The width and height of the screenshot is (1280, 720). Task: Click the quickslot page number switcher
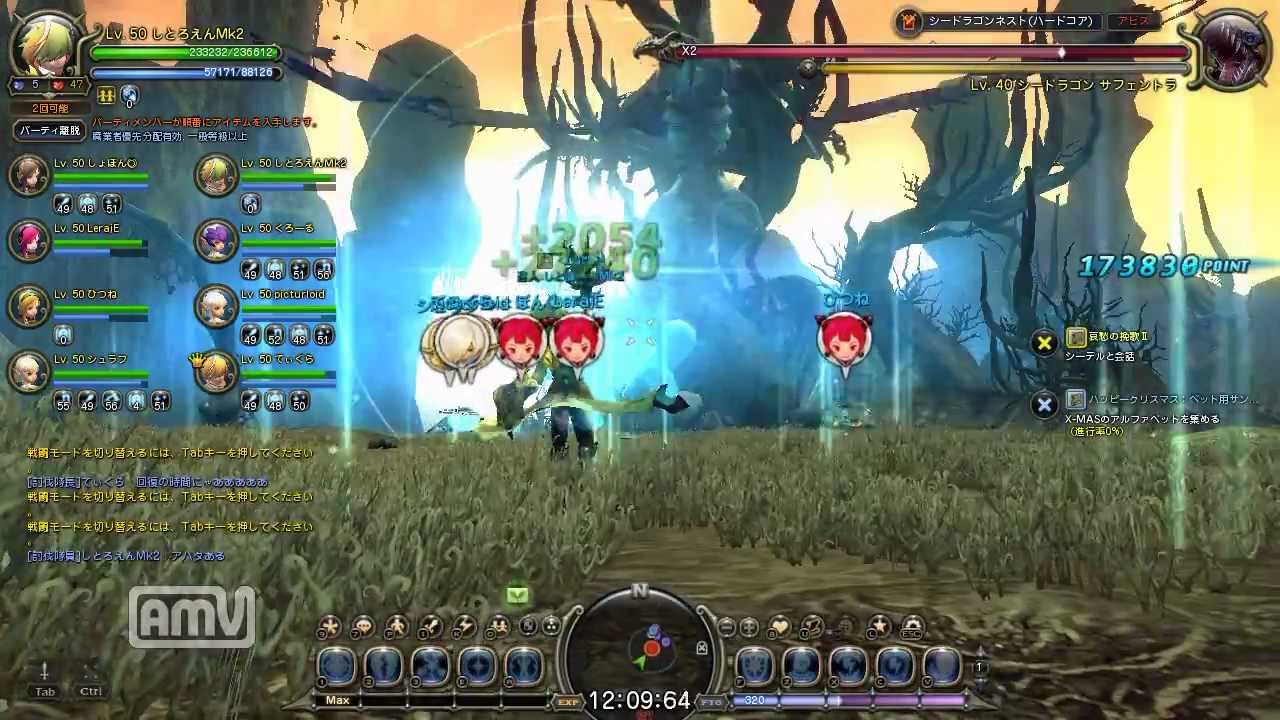[x=980, y=667]
